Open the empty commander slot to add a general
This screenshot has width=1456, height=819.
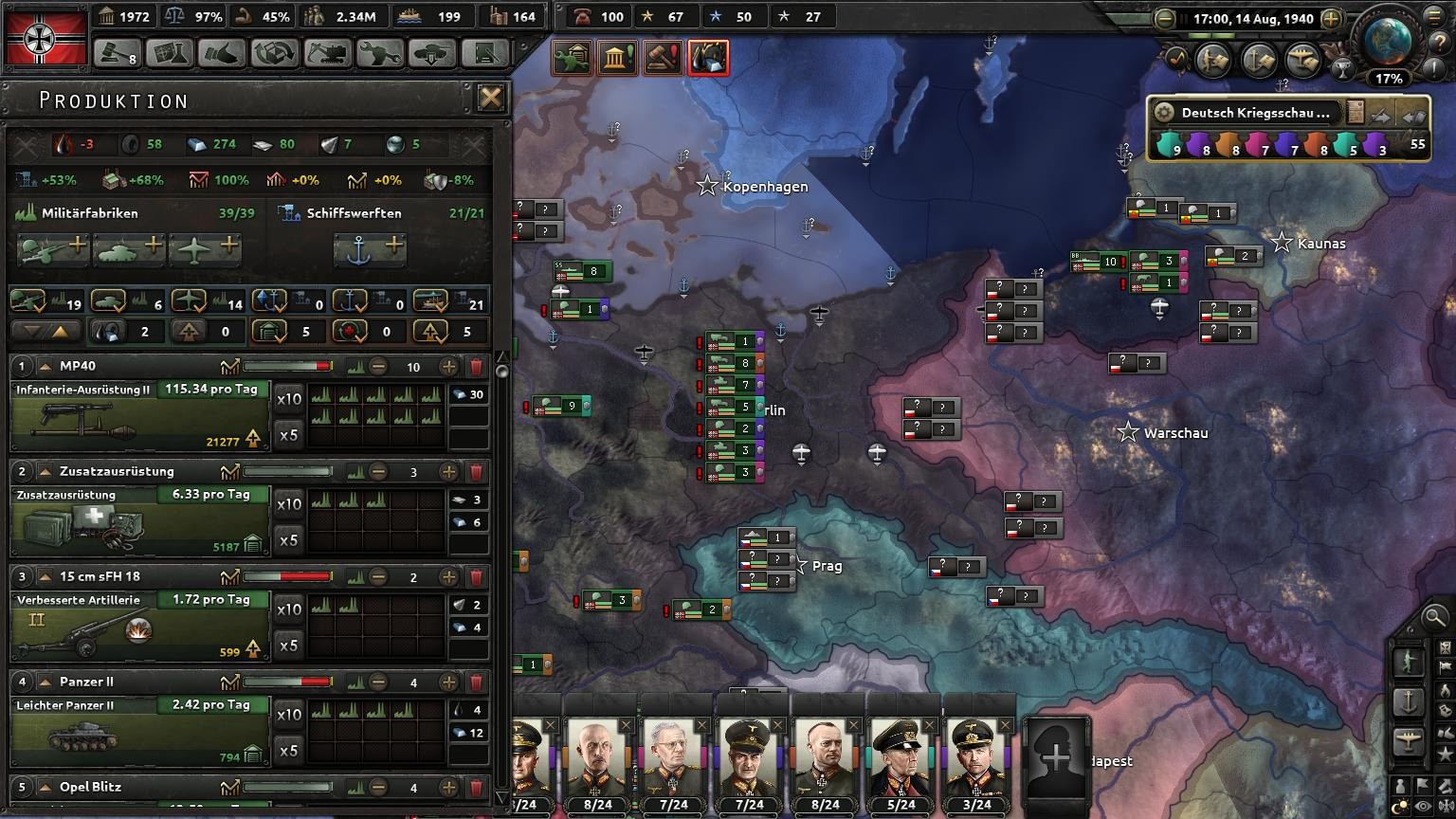[1056, 756]
